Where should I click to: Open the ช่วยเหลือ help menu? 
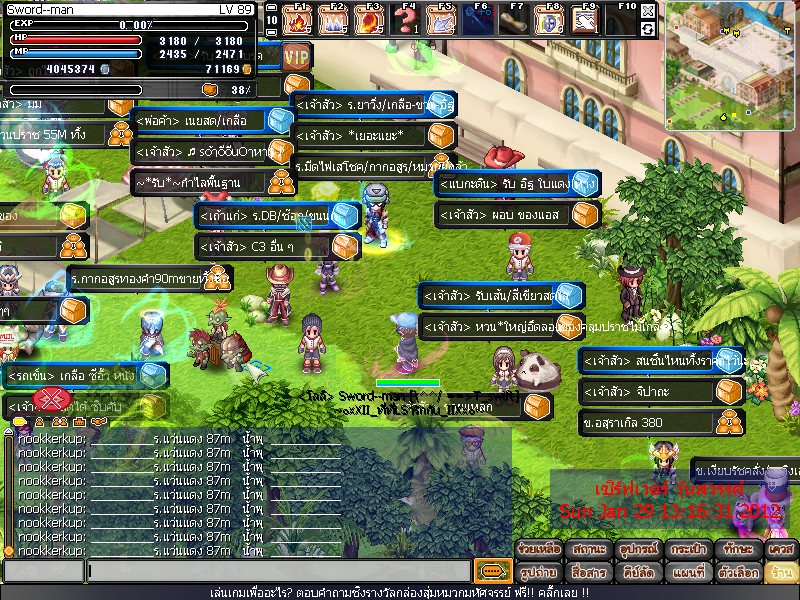pos(541,550)
